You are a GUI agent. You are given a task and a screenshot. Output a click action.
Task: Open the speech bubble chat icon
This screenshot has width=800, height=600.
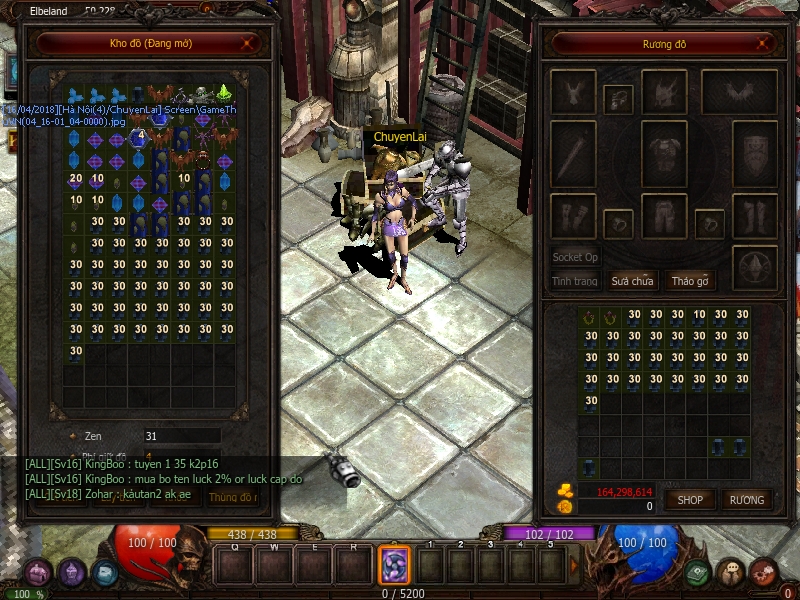(x=731, y=573)
